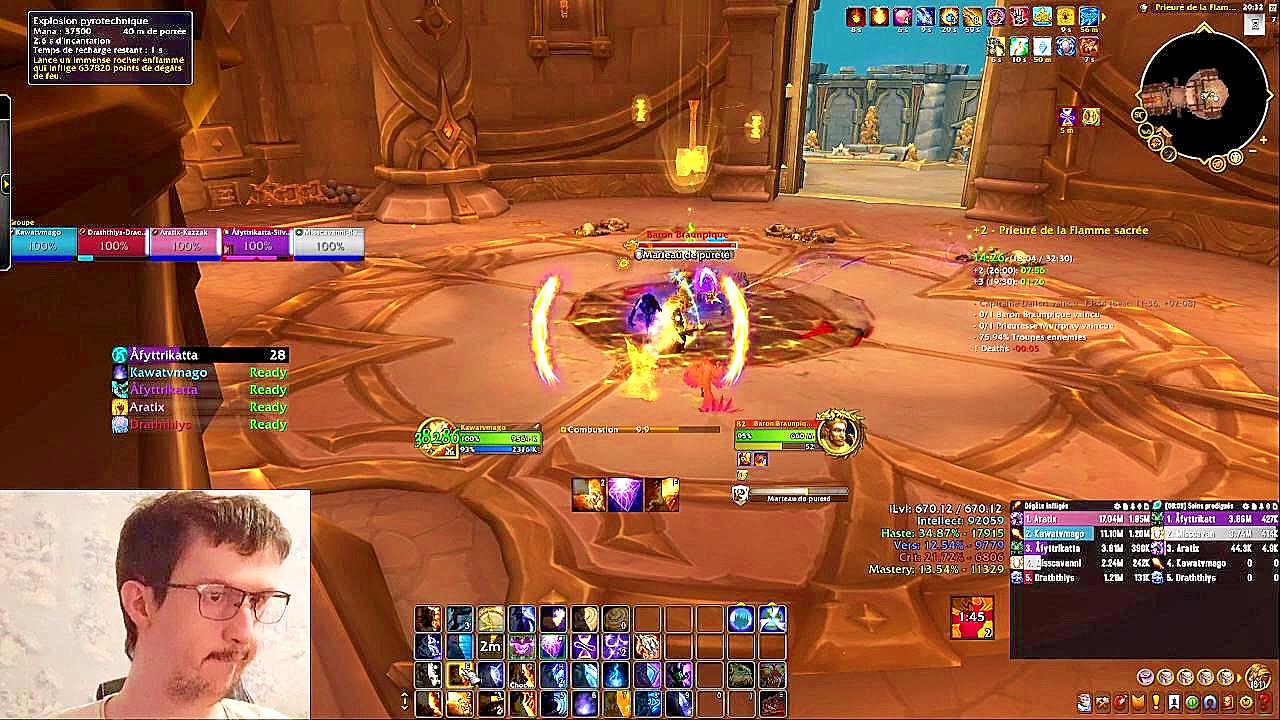Open the Character Info micro-menu entry
Image resolution: width=1280 pixels, height=720 pixels.
coord(1085,703)
